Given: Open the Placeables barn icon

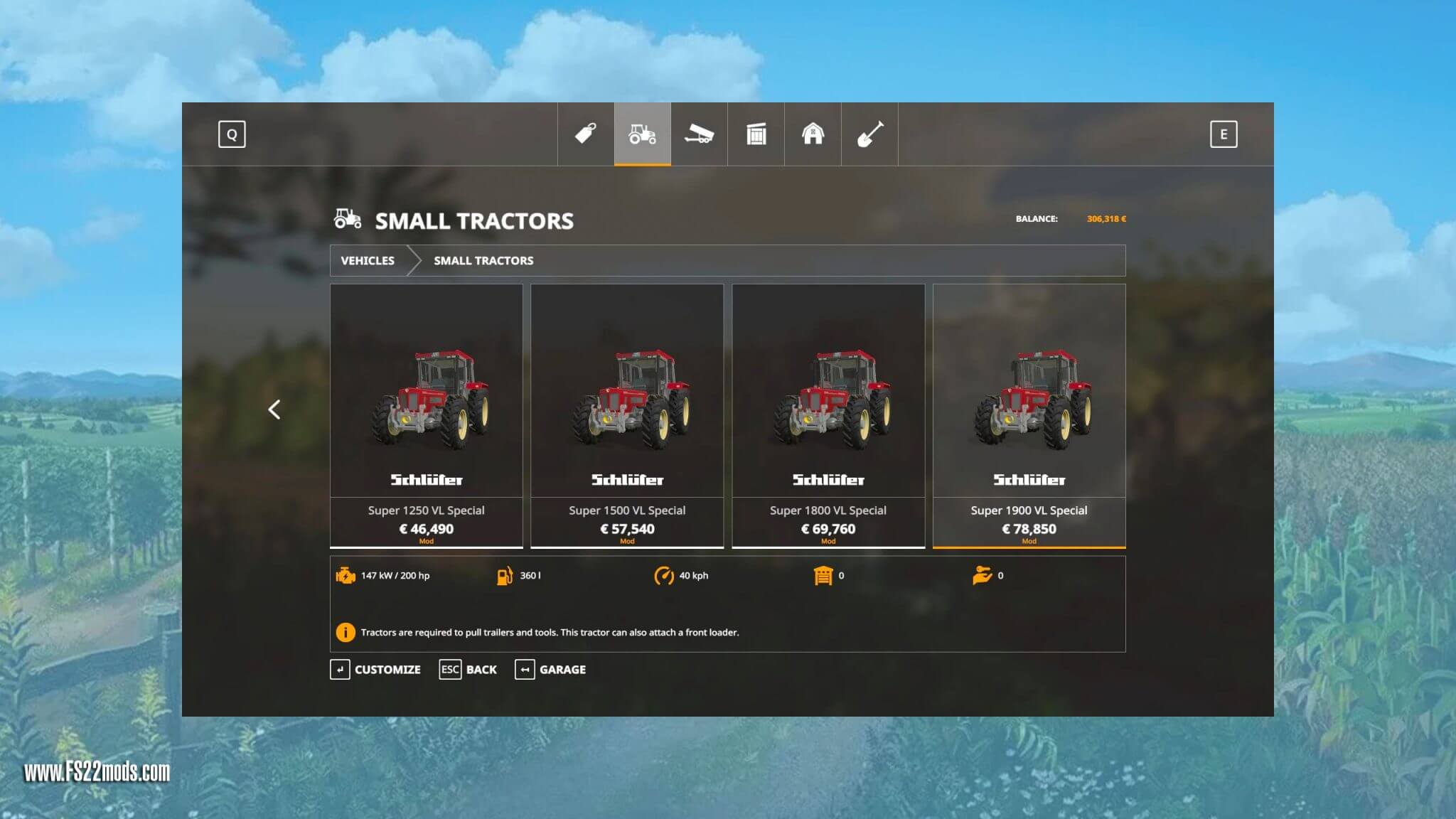Looking at the screenshot, I should point(813,134).
